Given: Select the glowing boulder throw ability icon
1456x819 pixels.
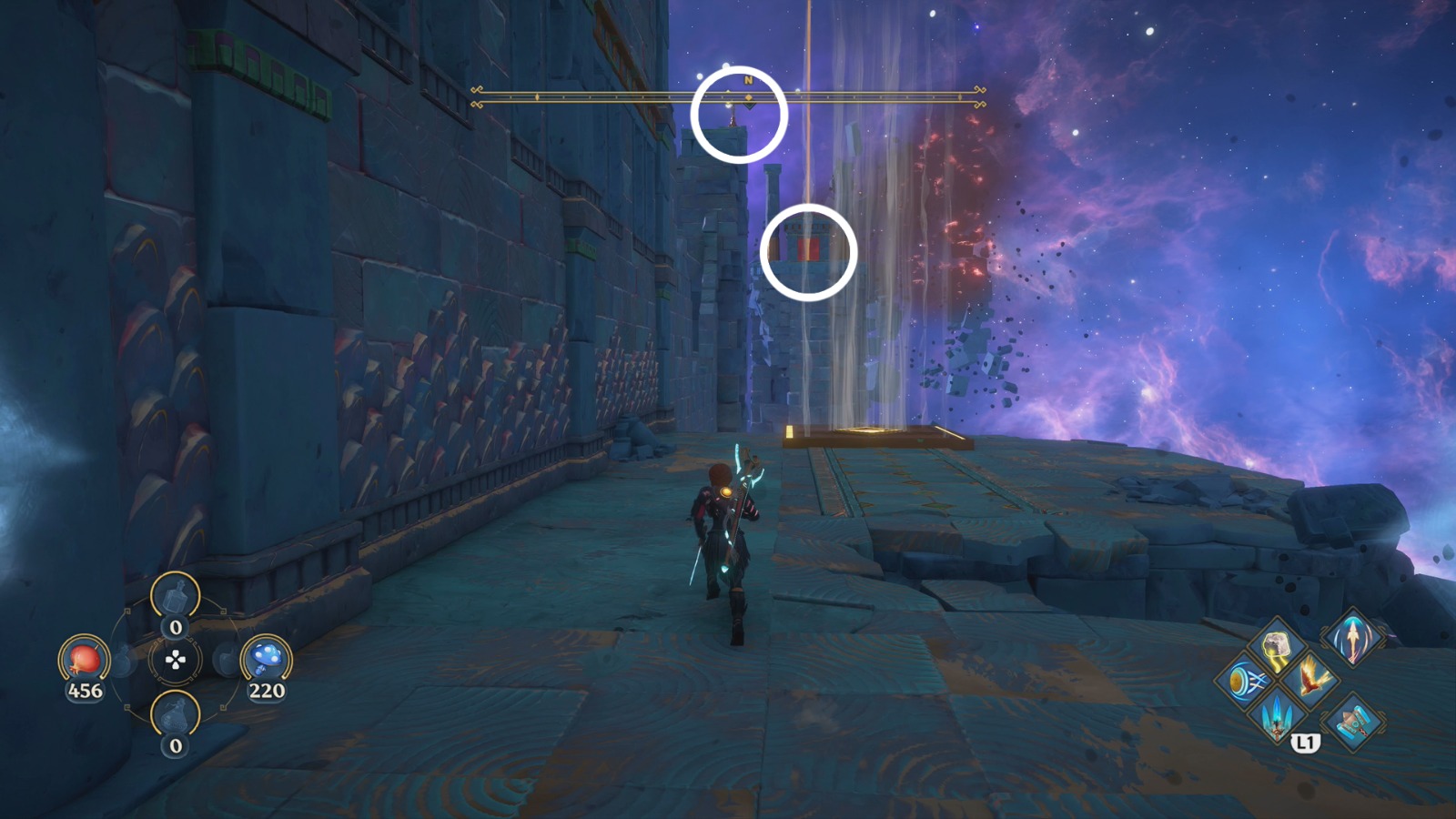Looking at the screenshot, I should click(1277, 647).
